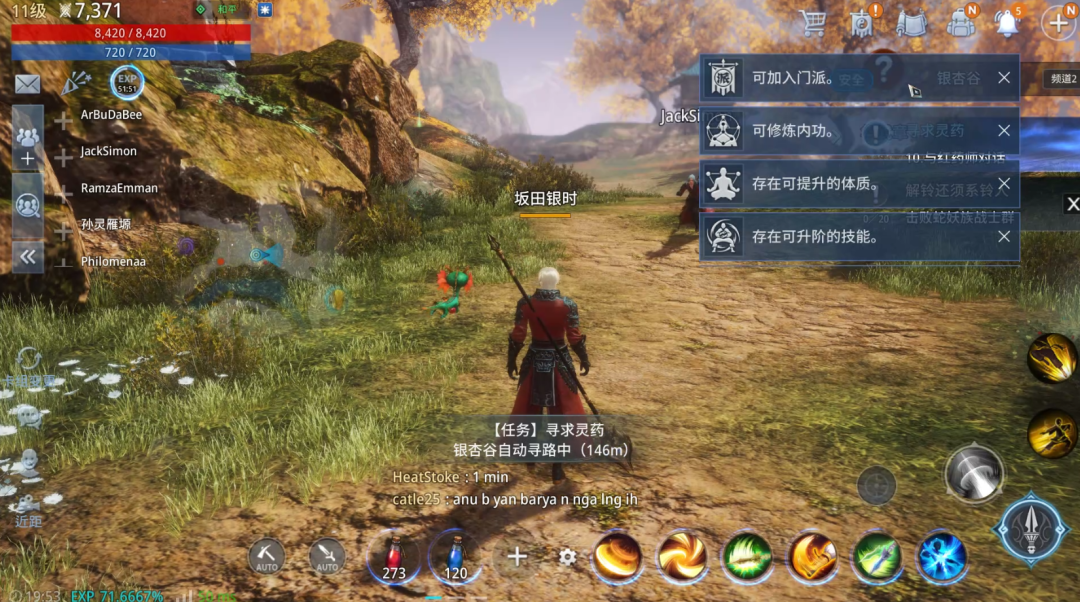Use the blue mana potion
1080x602 pixels.
pos(455,556)
